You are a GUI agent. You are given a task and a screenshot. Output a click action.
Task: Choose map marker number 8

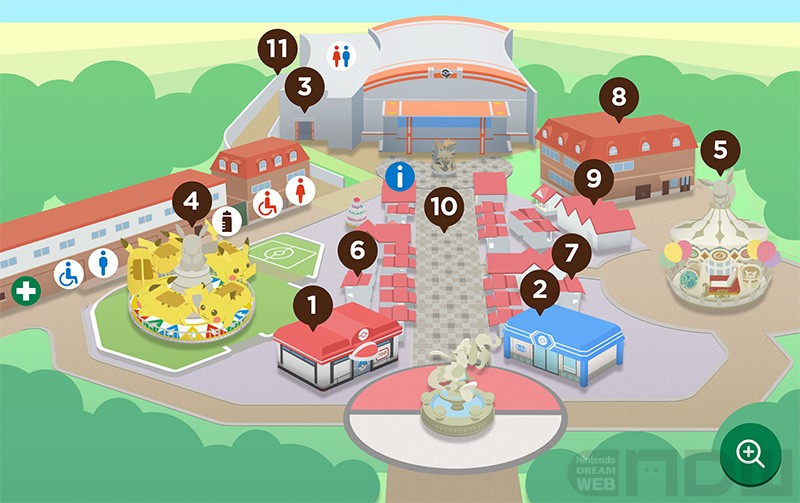point(618,99)
